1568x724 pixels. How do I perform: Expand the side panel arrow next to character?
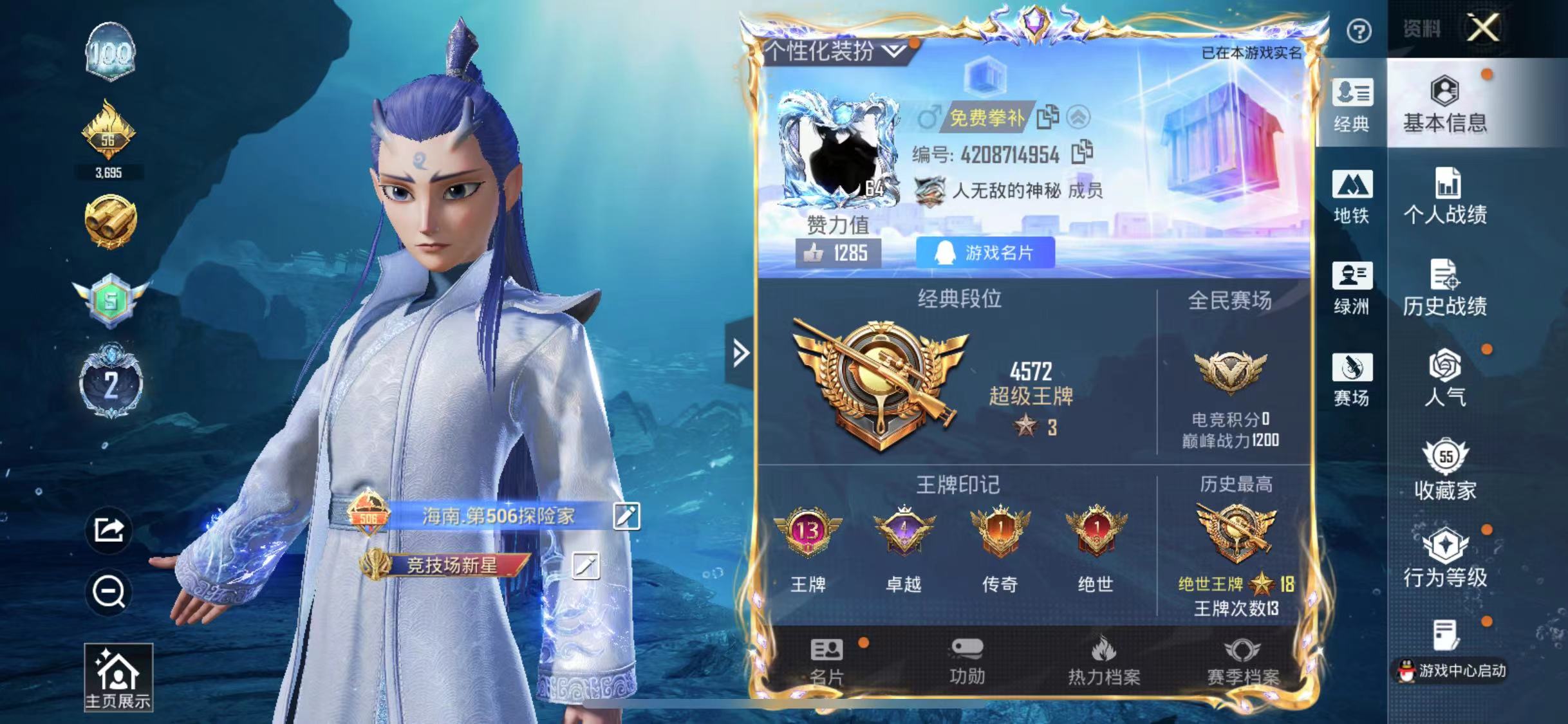740,353
